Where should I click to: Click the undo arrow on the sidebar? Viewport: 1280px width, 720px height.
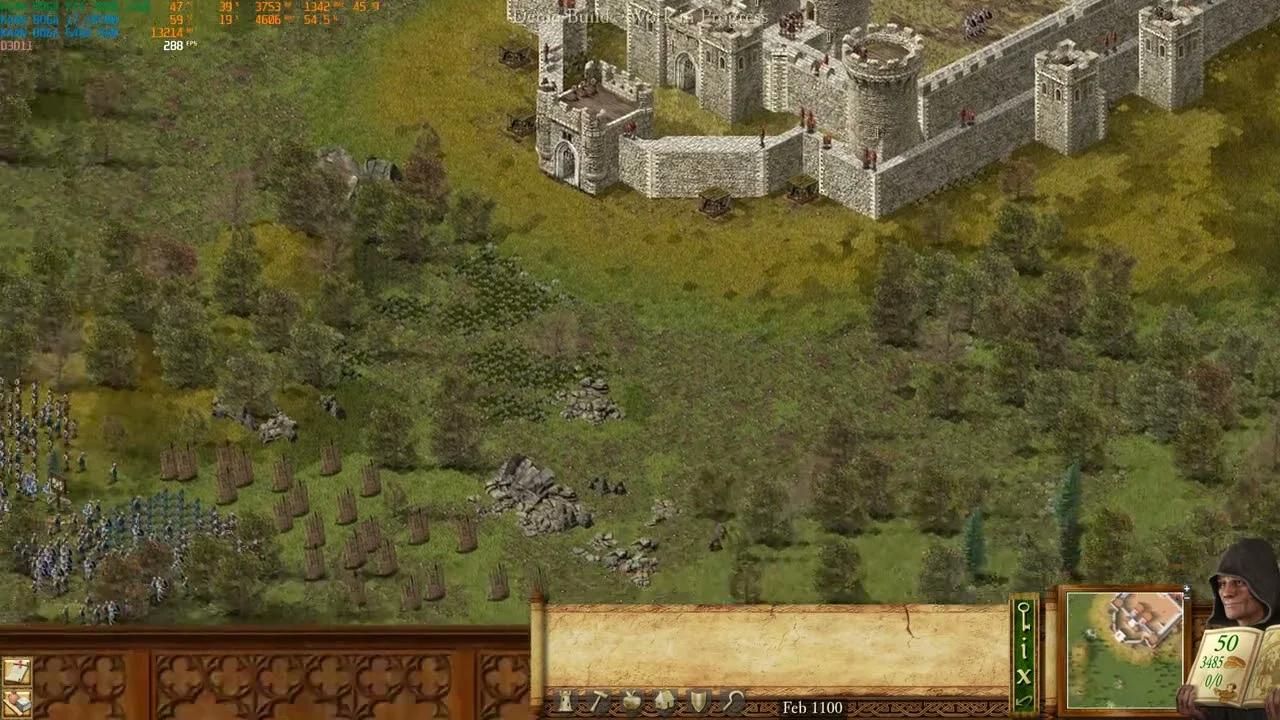tap(1023, 700)
